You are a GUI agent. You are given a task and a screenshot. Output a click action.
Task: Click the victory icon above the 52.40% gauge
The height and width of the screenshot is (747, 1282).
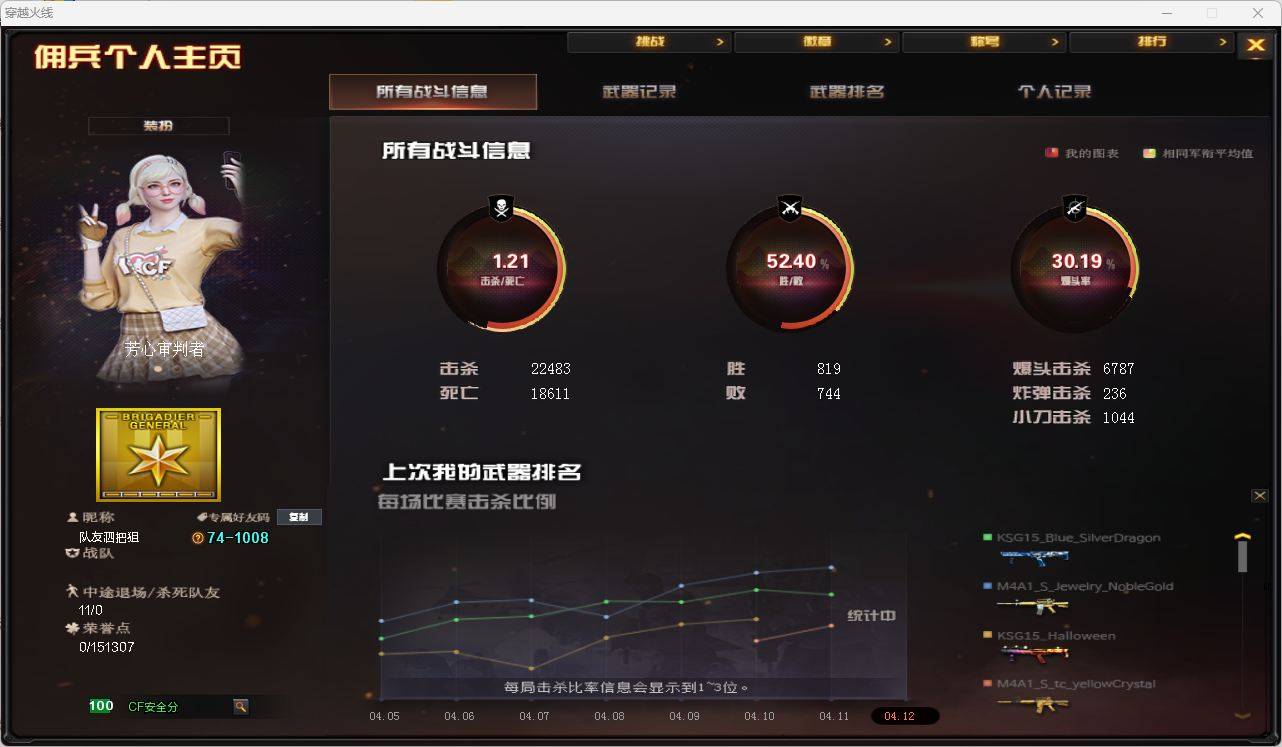pos(789,208)
